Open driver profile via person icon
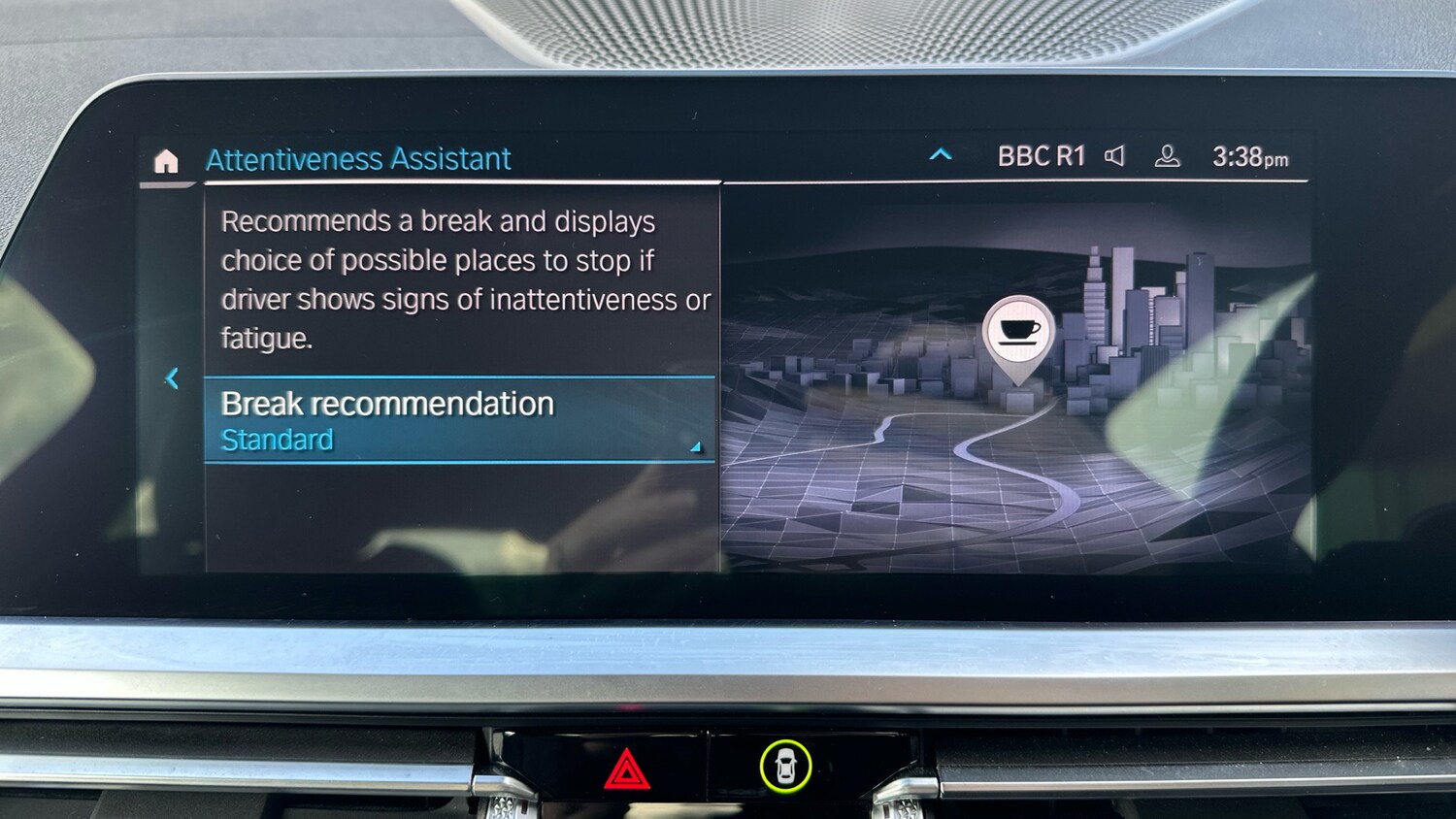Image resolution: width=1456 pixels, height=819 pixels. (1168, 154)
